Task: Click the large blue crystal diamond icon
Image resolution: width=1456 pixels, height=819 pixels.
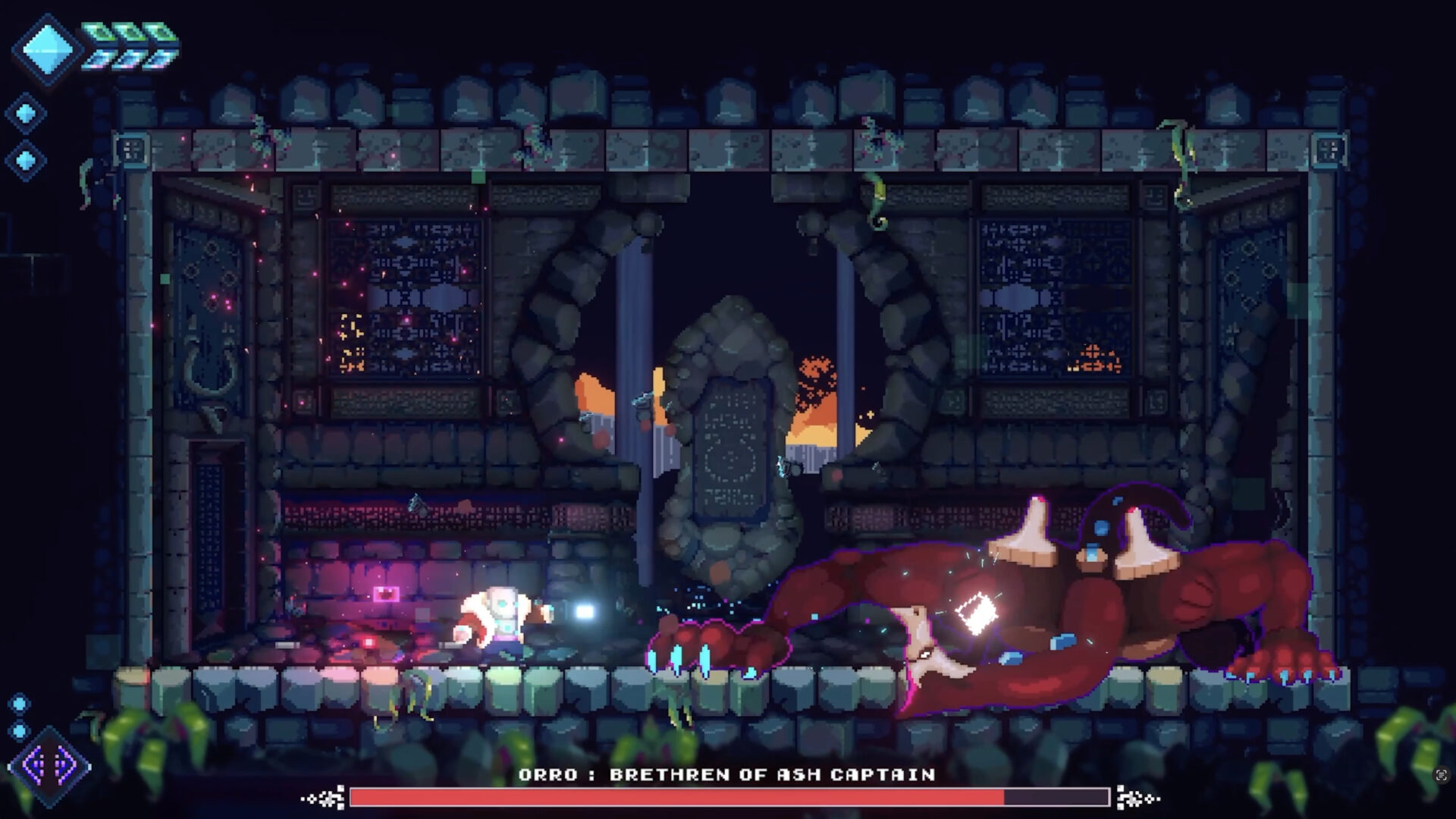Action: (47, 49)
